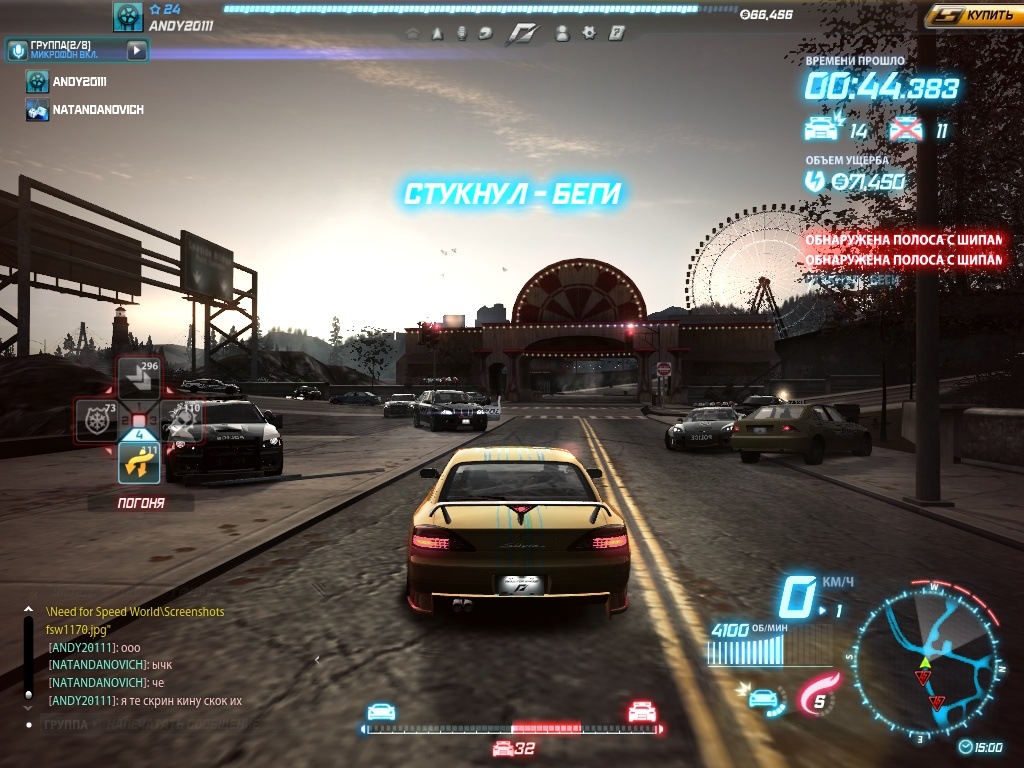Toggle the group microphone icon
Image resolution: width=1024 pixels, height=768 pixels.
pos(17,50)
